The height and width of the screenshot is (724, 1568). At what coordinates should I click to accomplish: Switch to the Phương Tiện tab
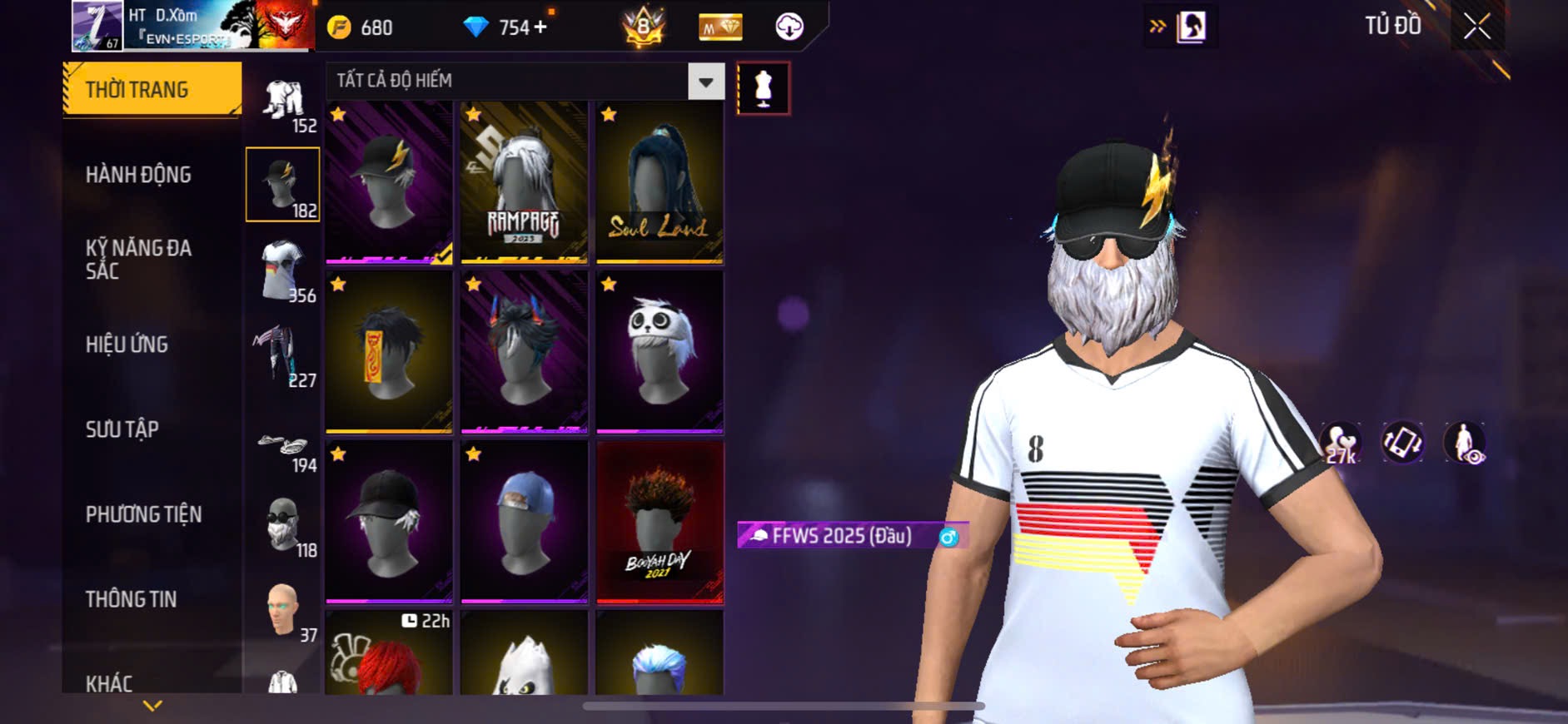point(144,514)
